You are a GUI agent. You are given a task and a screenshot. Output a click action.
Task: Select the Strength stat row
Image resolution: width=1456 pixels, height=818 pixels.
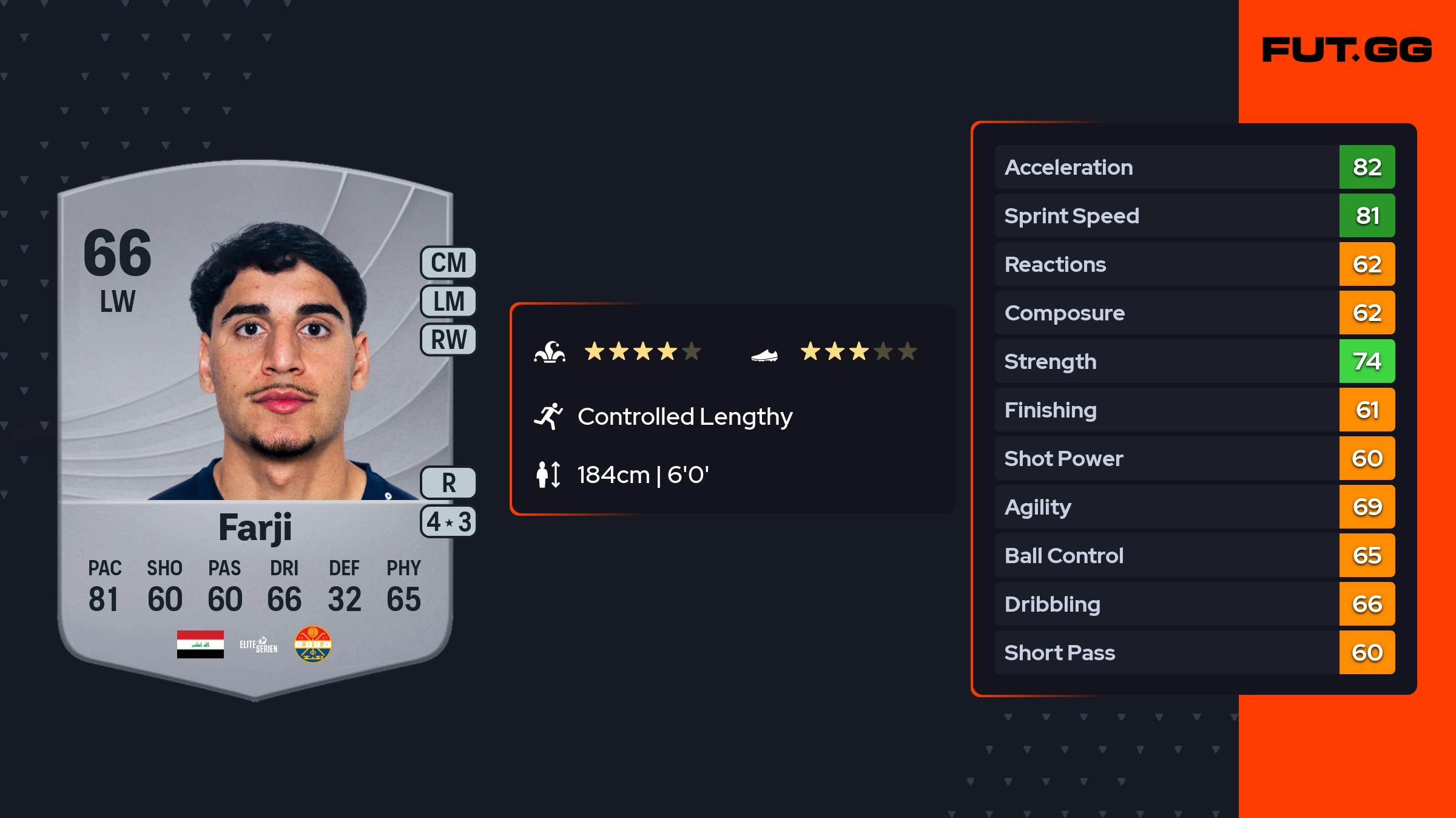[x=1194, y=361]
